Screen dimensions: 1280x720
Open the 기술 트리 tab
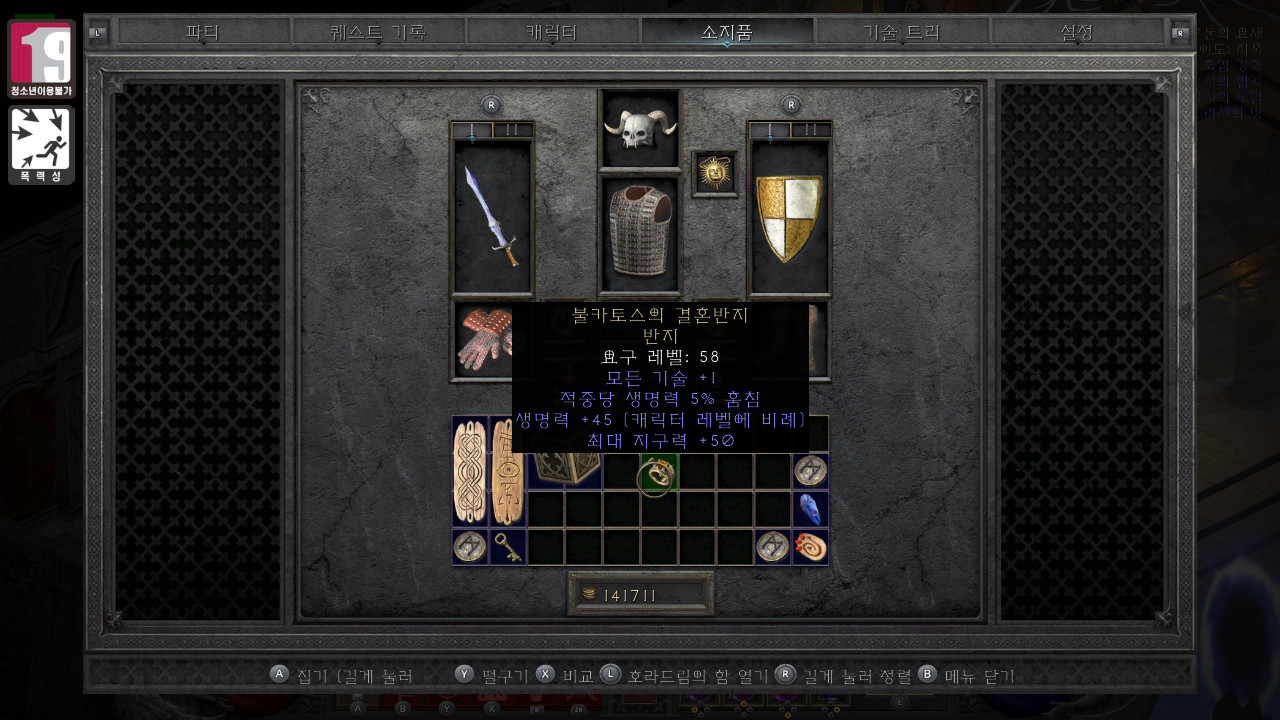(x=902, y=32)
